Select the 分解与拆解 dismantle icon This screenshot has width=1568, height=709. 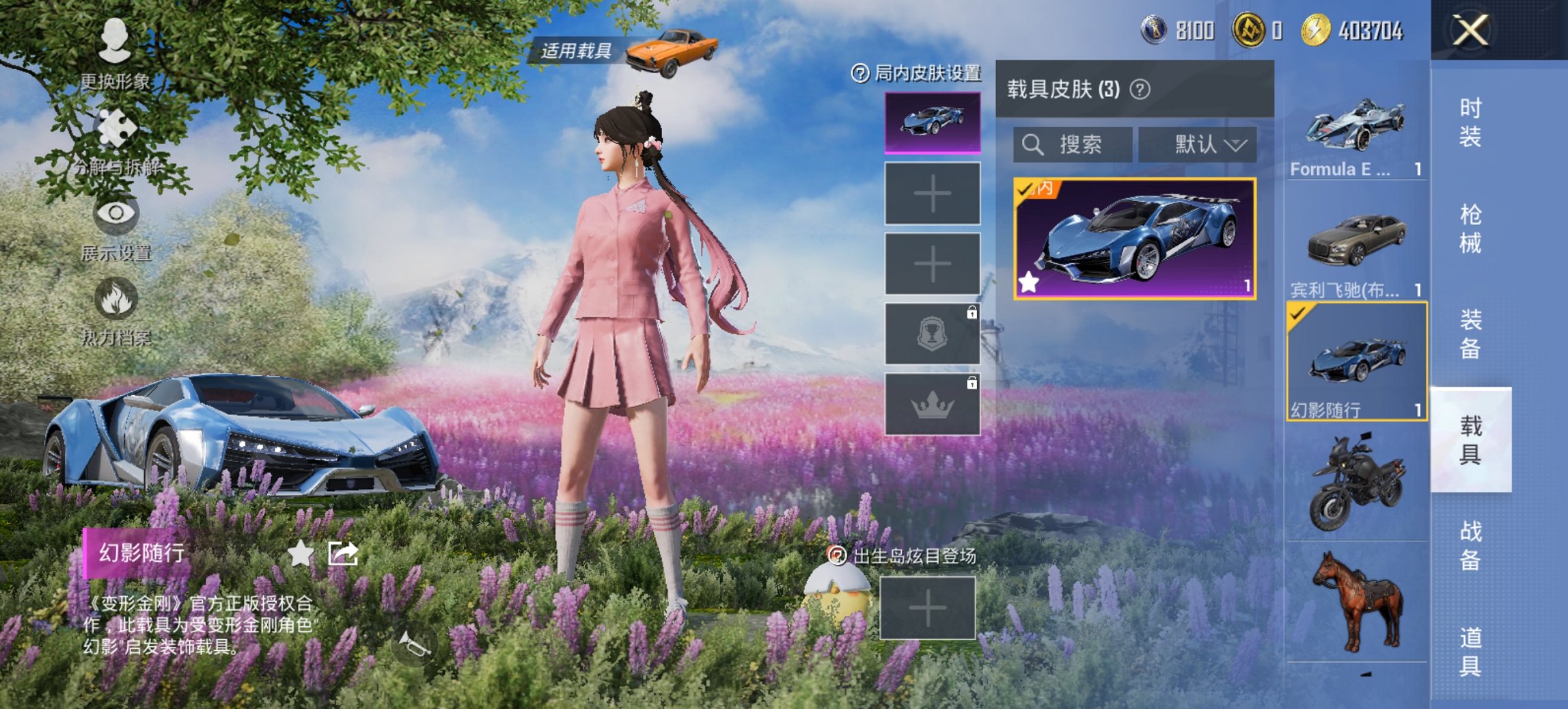[116, 126]
